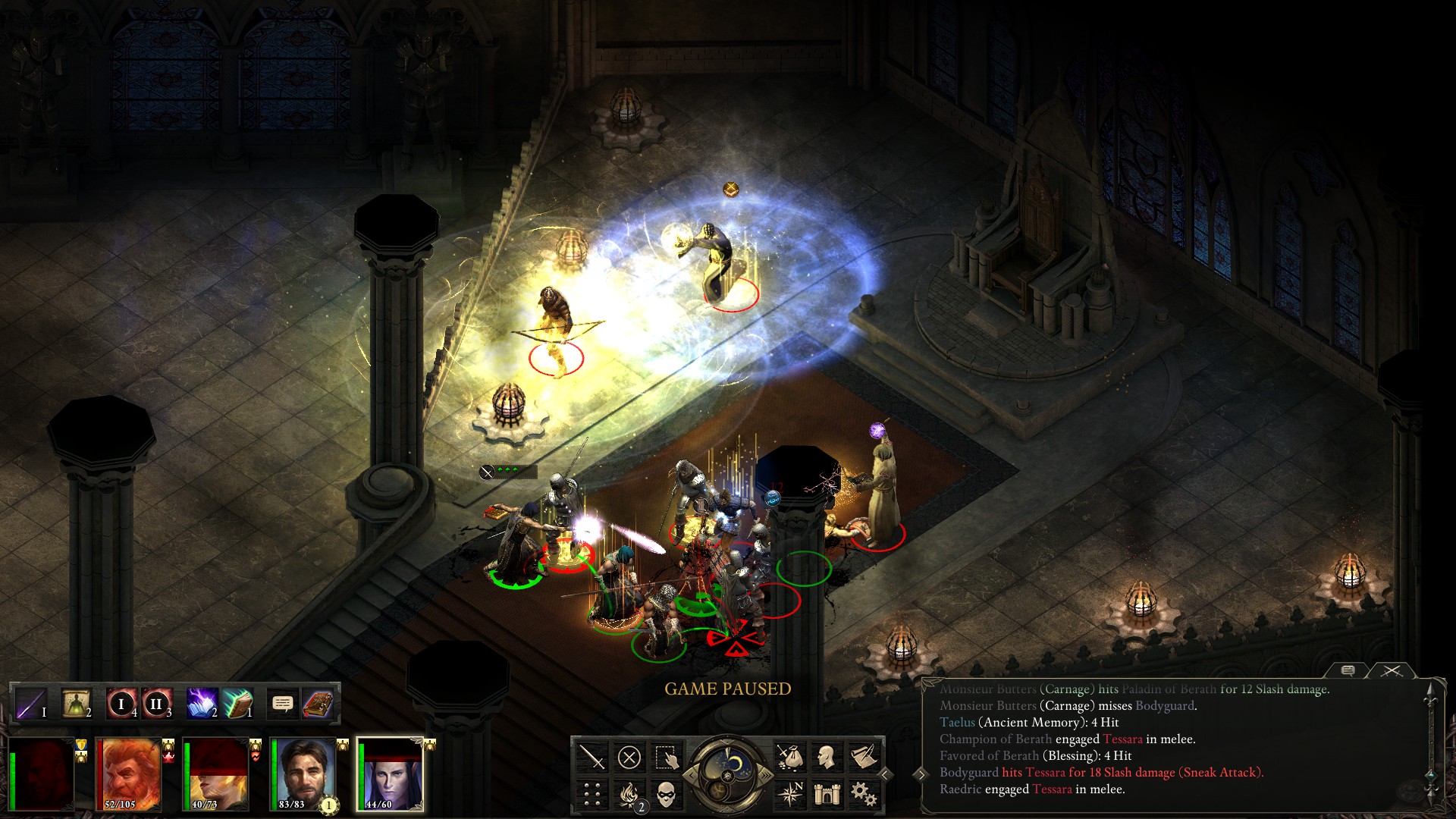The height and width of the screenshot is (819, 1456).
Task: Open the journal scroll and quill
Action: [864, 757]
